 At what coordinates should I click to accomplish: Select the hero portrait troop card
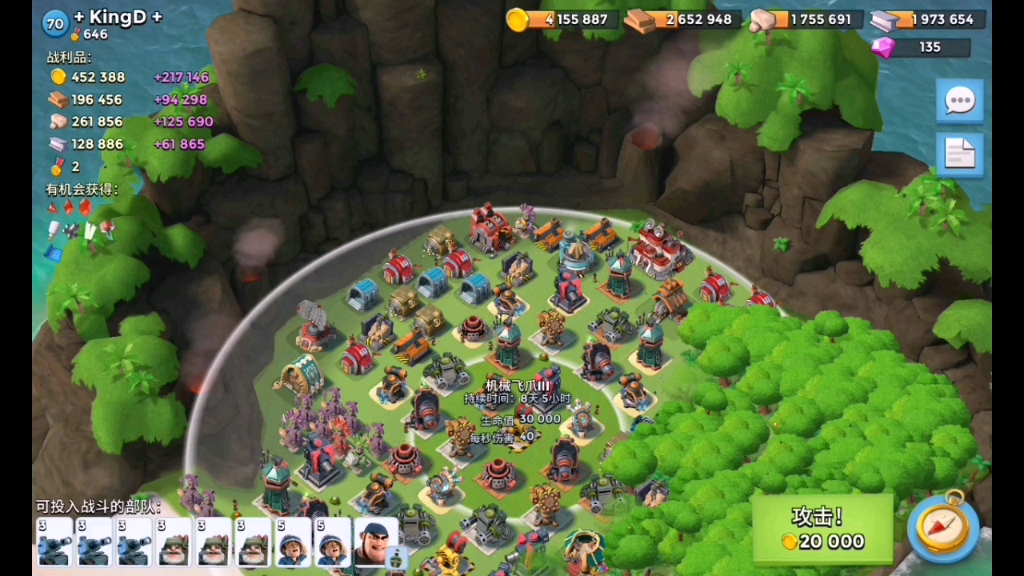tap(375, 543)
